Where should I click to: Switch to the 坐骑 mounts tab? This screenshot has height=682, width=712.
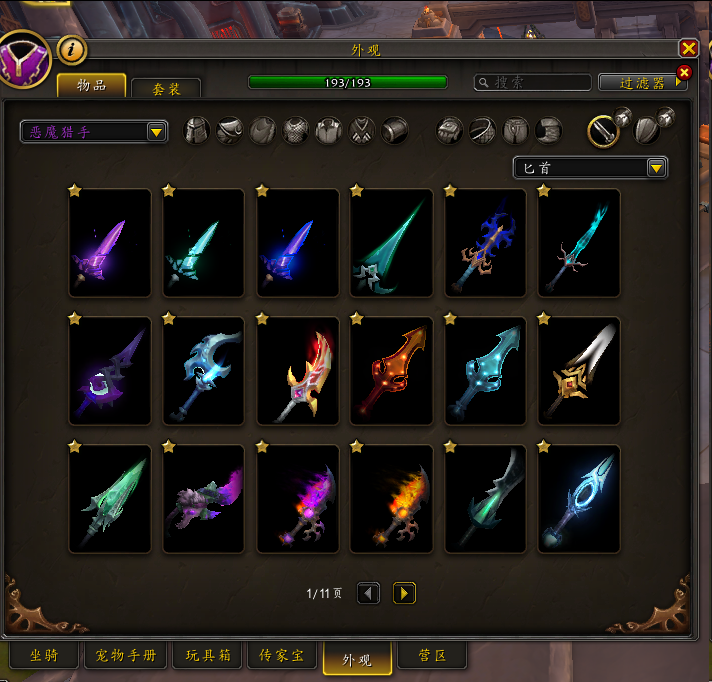[x=42, y=656]
